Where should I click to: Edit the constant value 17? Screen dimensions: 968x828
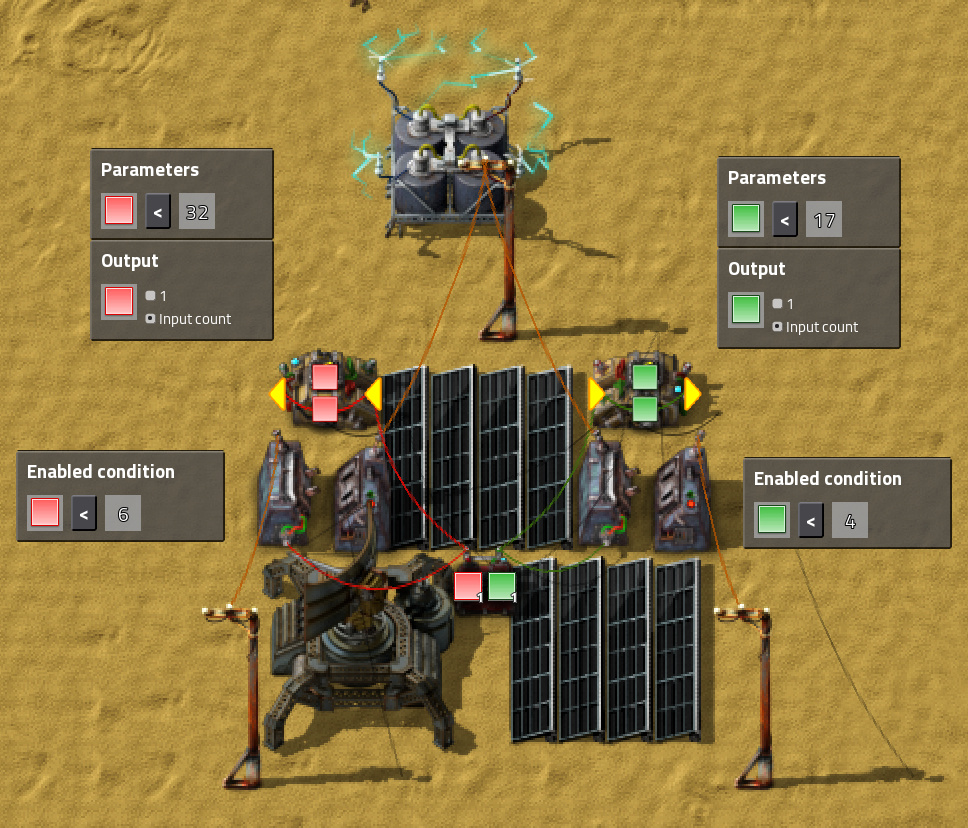click(x=823, y=219)
